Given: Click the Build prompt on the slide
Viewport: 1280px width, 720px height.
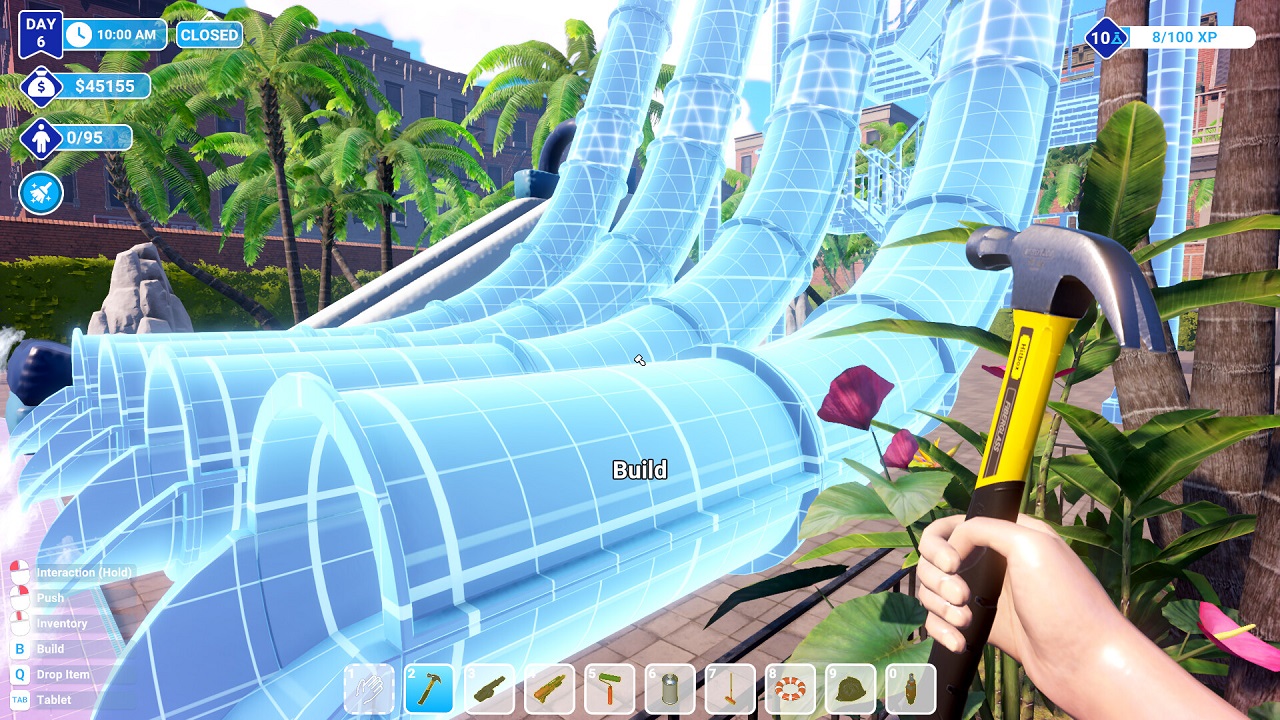Looking at the screenshot, I should 641,470.
